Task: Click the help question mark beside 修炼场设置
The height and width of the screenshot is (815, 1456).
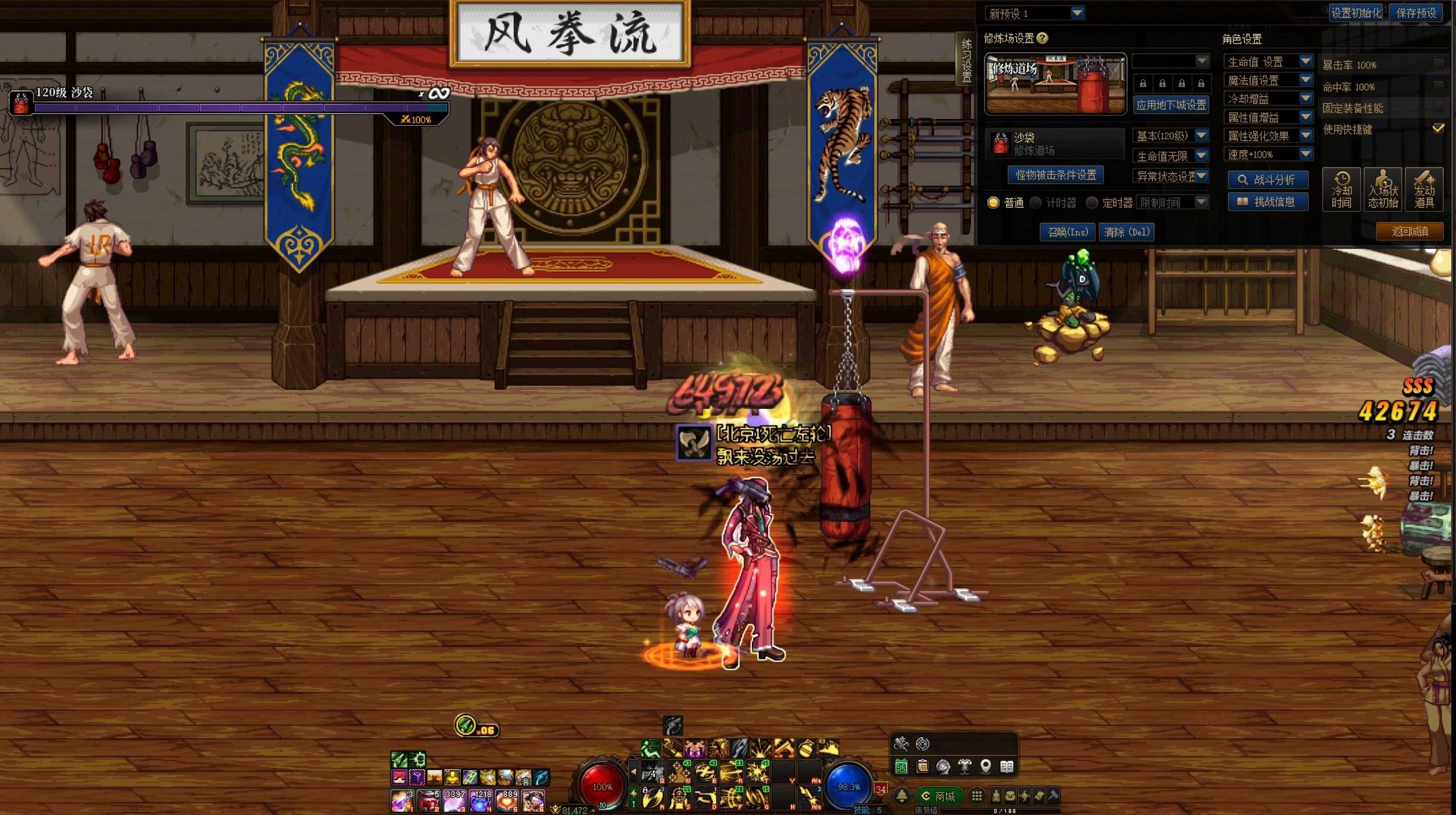Action: (1042, 38)
